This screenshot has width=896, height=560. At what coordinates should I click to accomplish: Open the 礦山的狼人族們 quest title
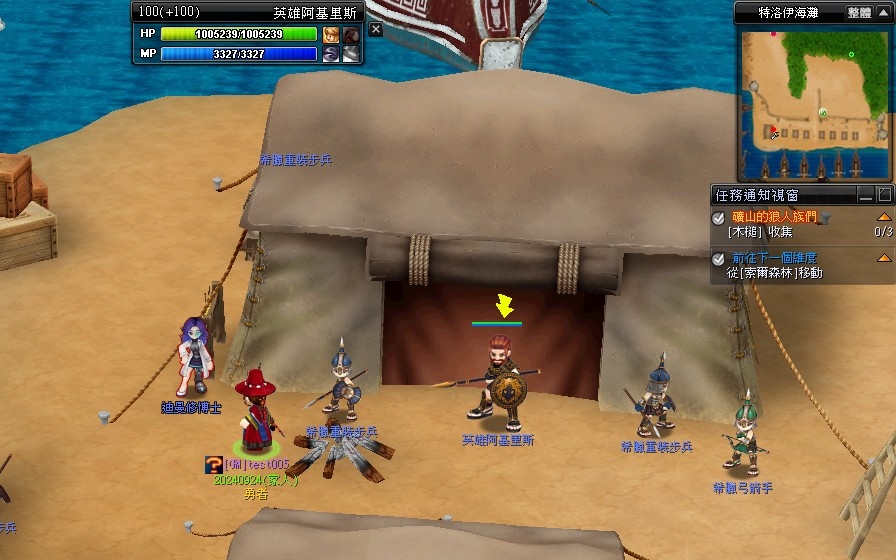coord(774,216)
